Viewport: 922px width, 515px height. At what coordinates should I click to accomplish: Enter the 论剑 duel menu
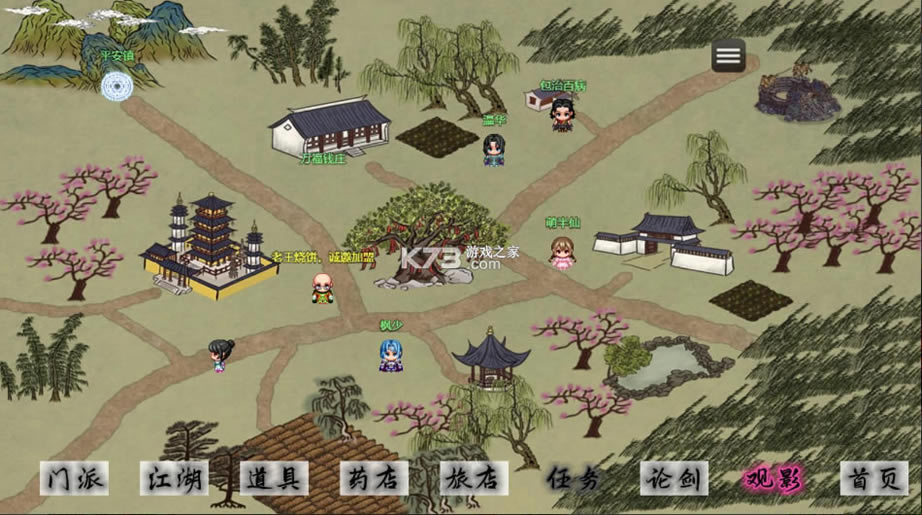tap(674, 478)
